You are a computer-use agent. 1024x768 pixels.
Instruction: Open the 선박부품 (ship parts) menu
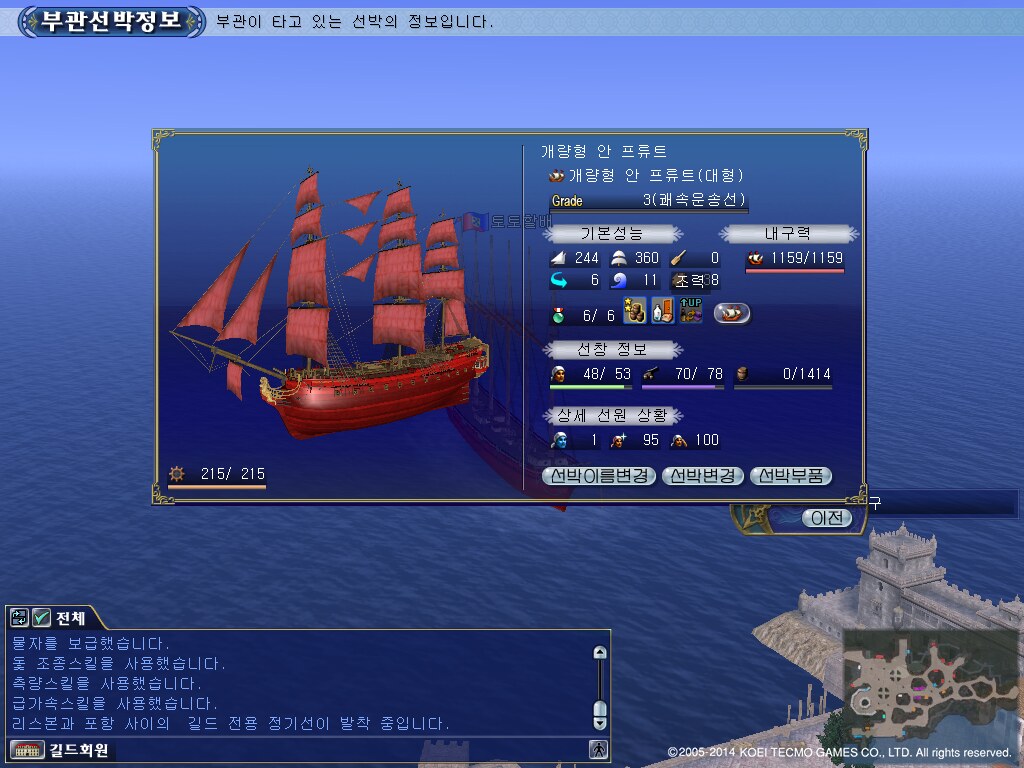[791, 476]
